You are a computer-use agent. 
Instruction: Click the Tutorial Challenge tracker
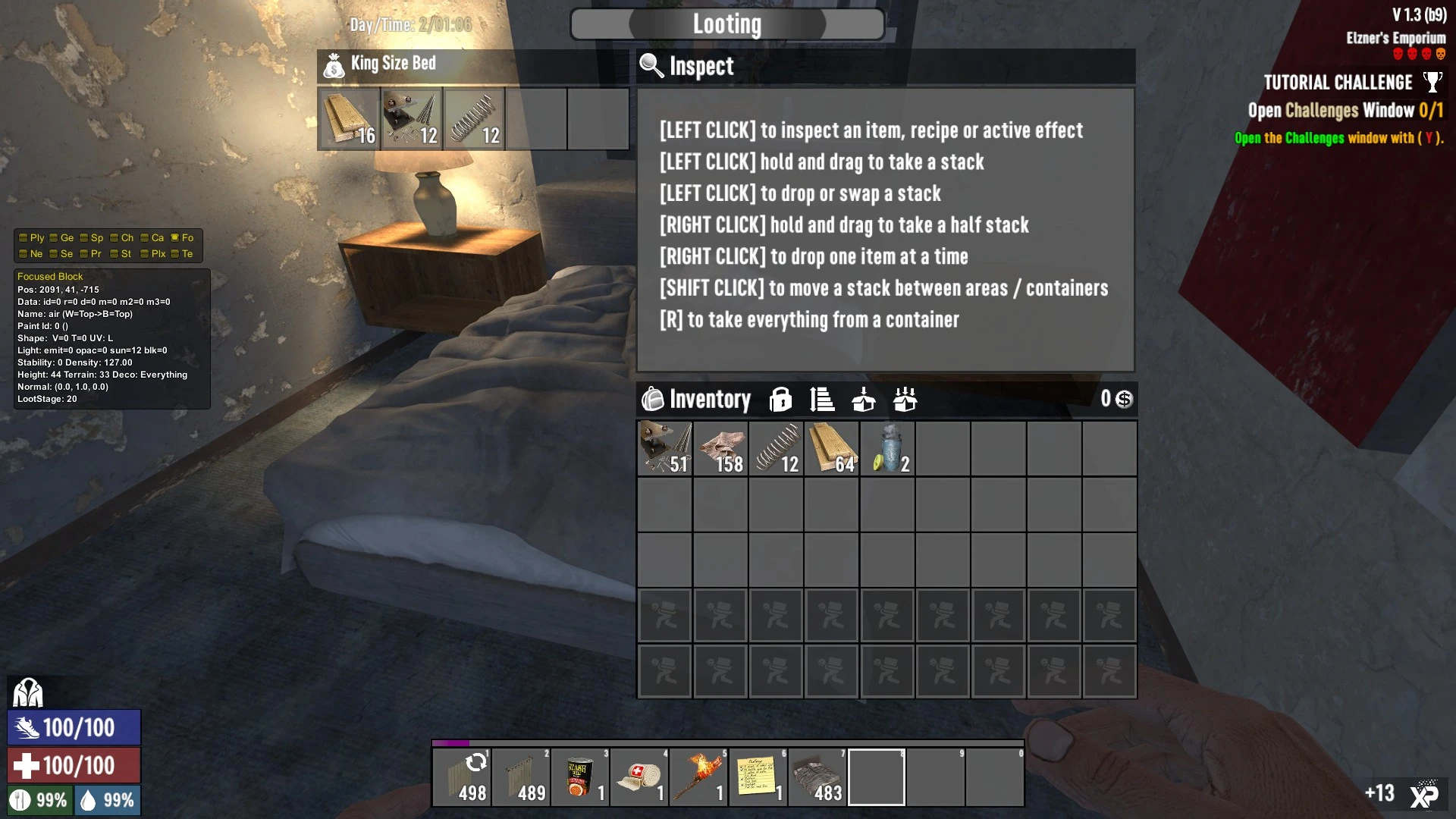coord(1338,83)
